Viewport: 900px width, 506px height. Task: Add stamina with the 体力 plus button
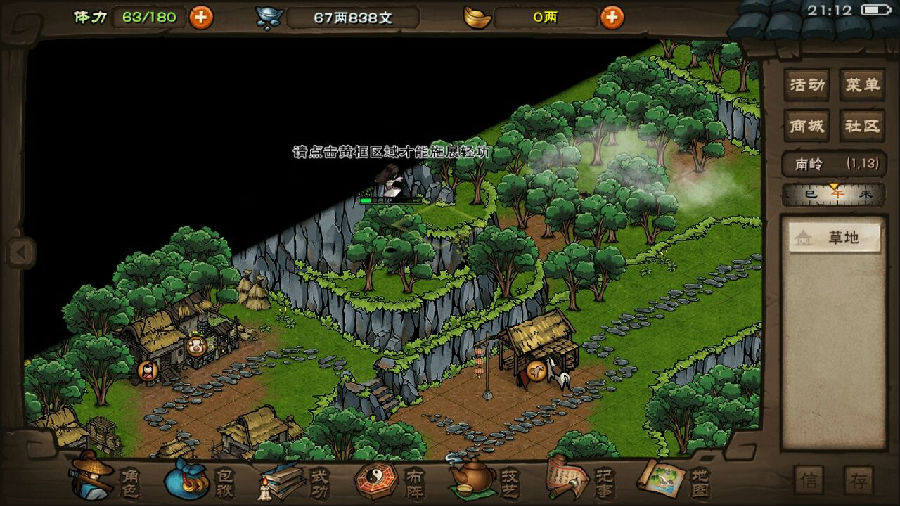point(201,17)
